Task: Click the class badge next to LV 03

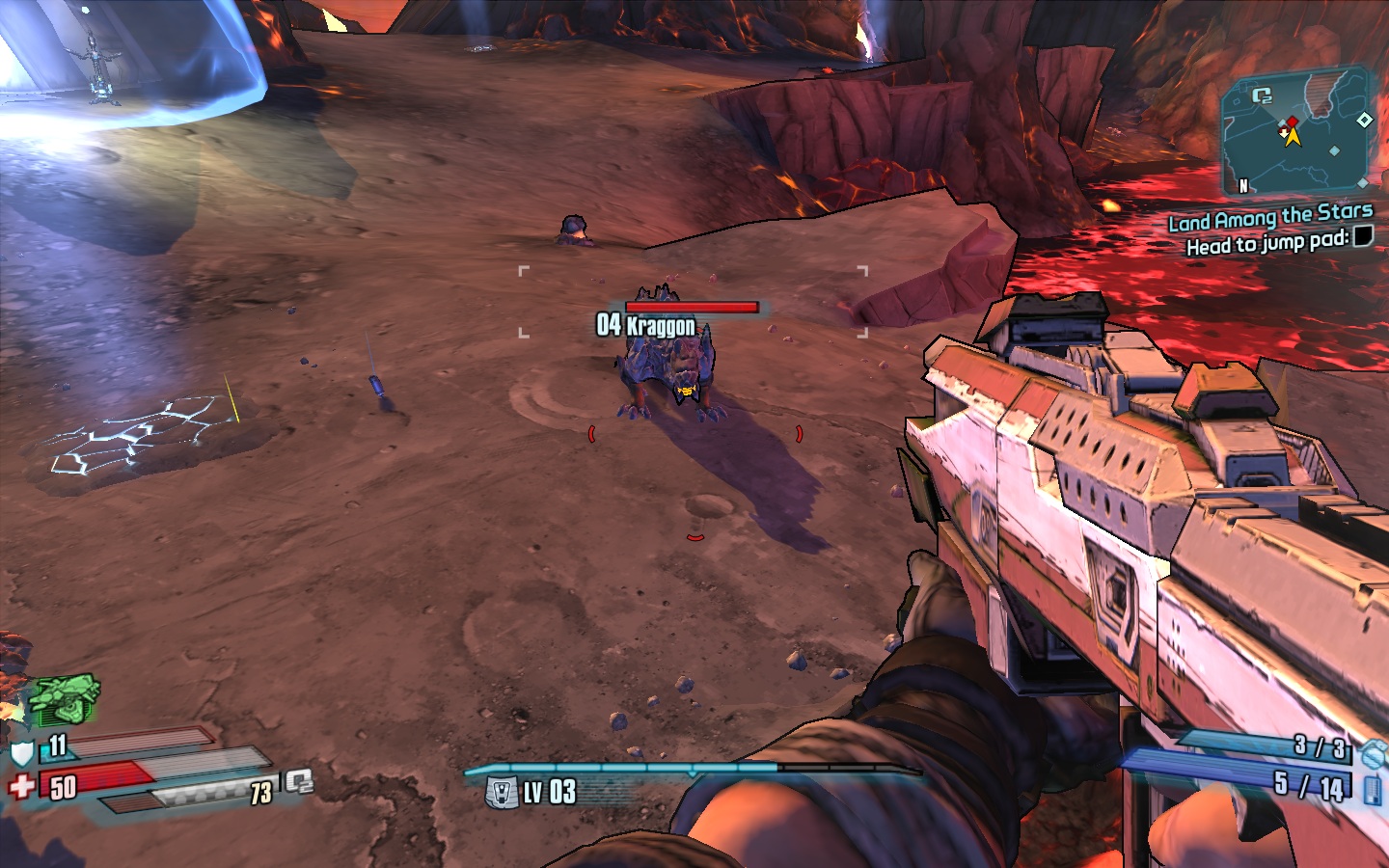Action: [502, 793]
